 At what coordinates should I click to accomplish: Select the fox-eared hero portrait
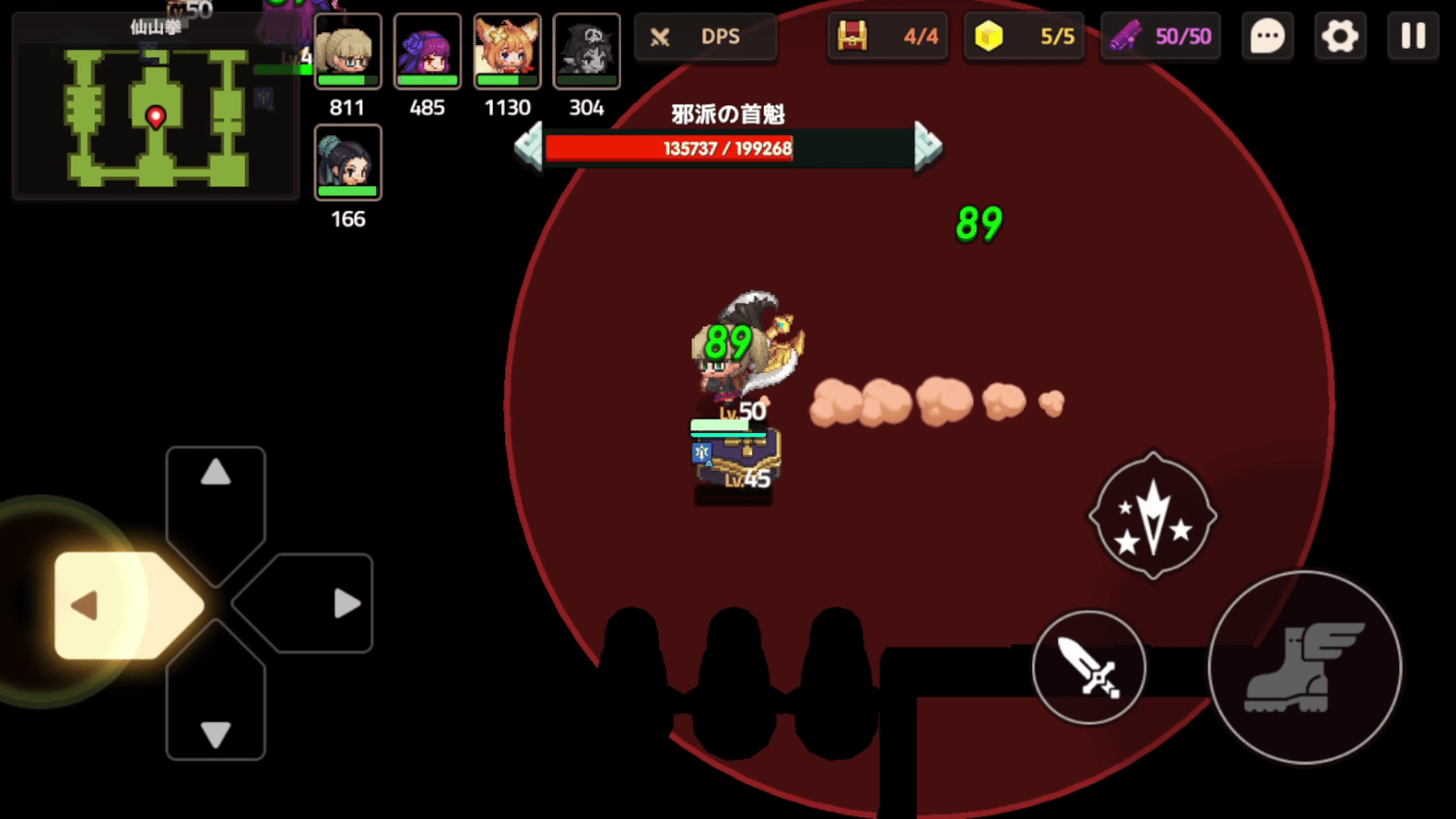click(507, 52)
